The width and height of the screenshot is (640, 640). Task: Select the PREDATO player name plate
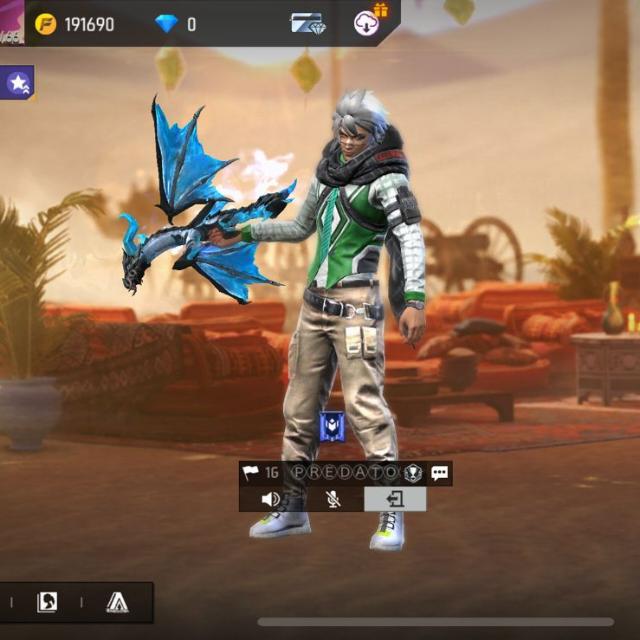coord(343,473)
